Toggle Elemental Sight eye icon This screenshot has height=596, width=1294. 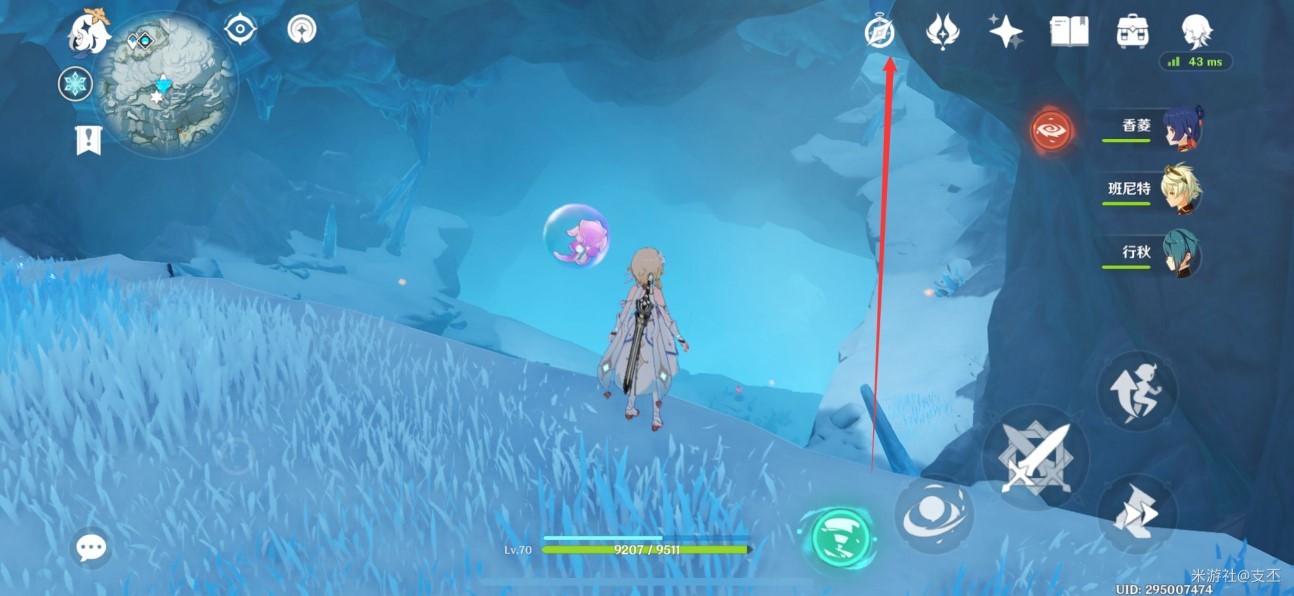241,30
